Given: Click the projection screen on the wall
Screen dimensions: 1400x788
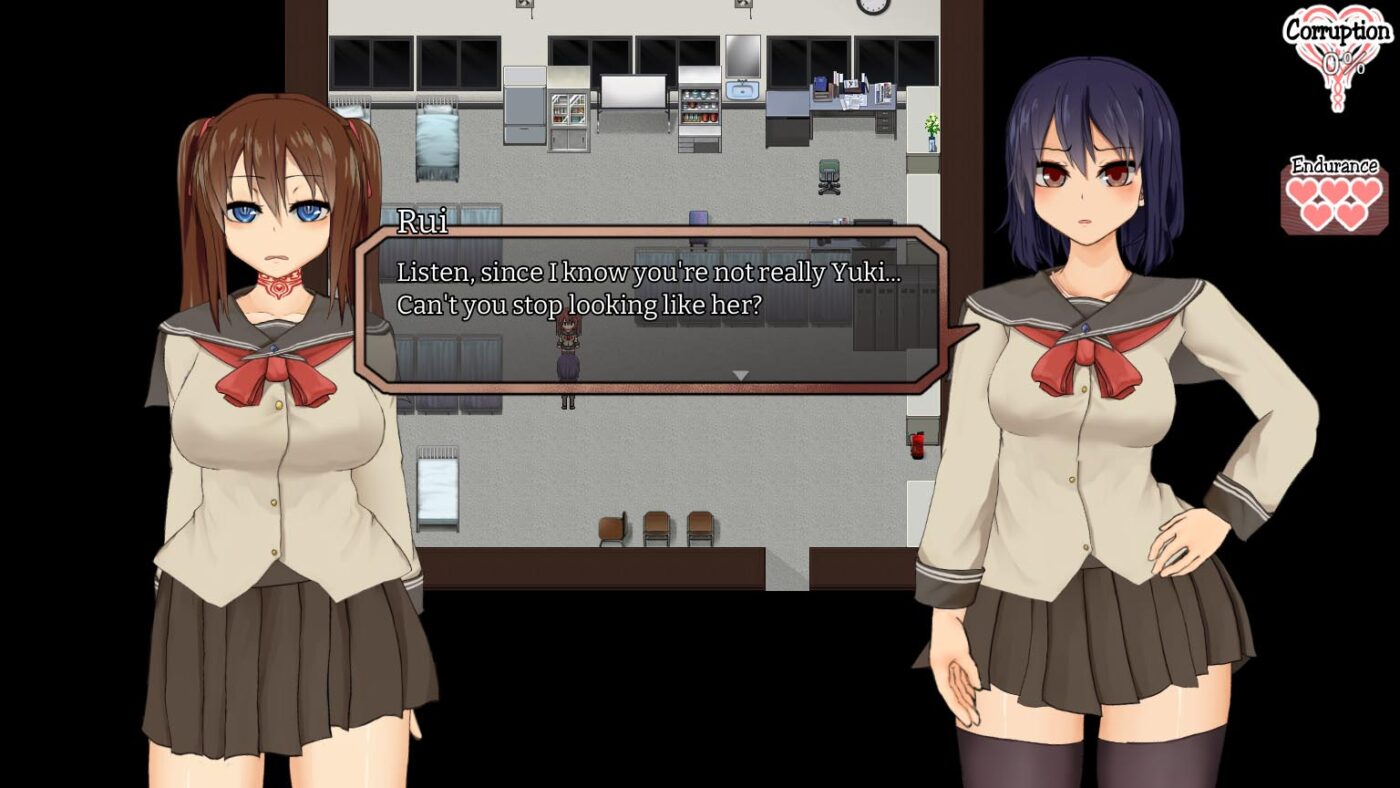Looking at the screenshot, I should pyautogui.click(x=633, y=90).
